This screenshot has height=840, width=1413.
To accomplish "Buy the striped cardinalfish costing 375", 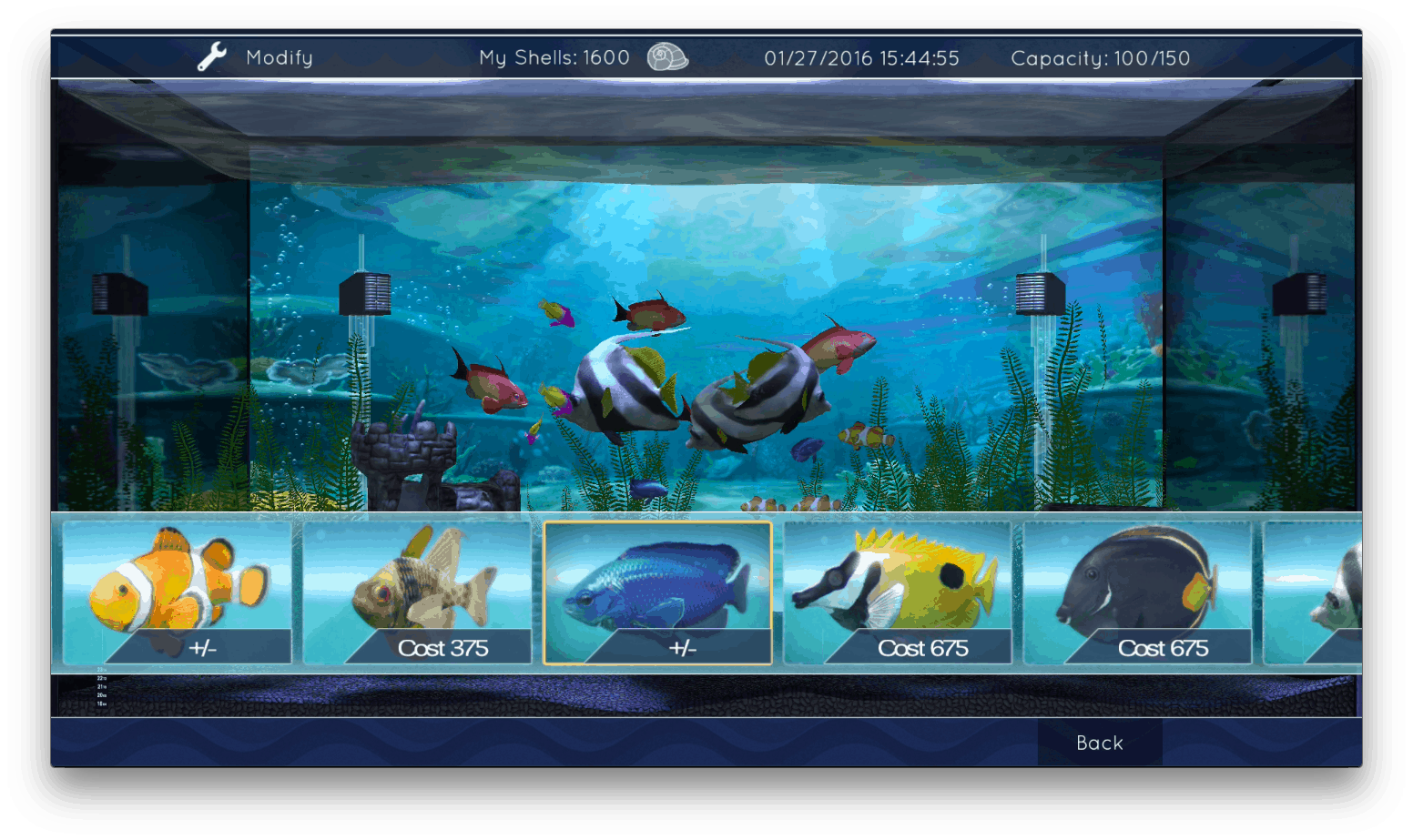I will [417, 592].
